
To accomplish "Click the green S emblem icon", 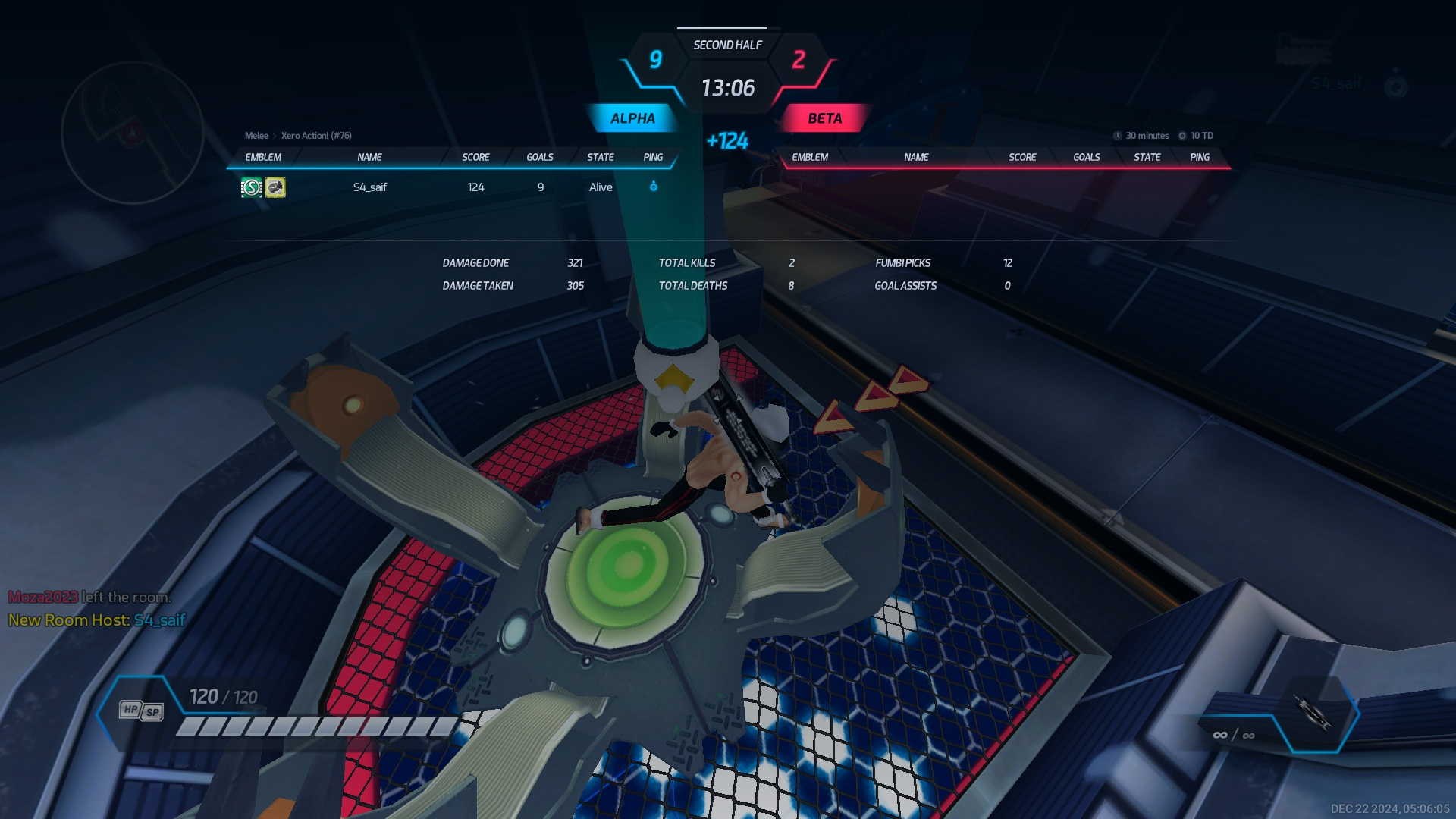I will point(252,187).
